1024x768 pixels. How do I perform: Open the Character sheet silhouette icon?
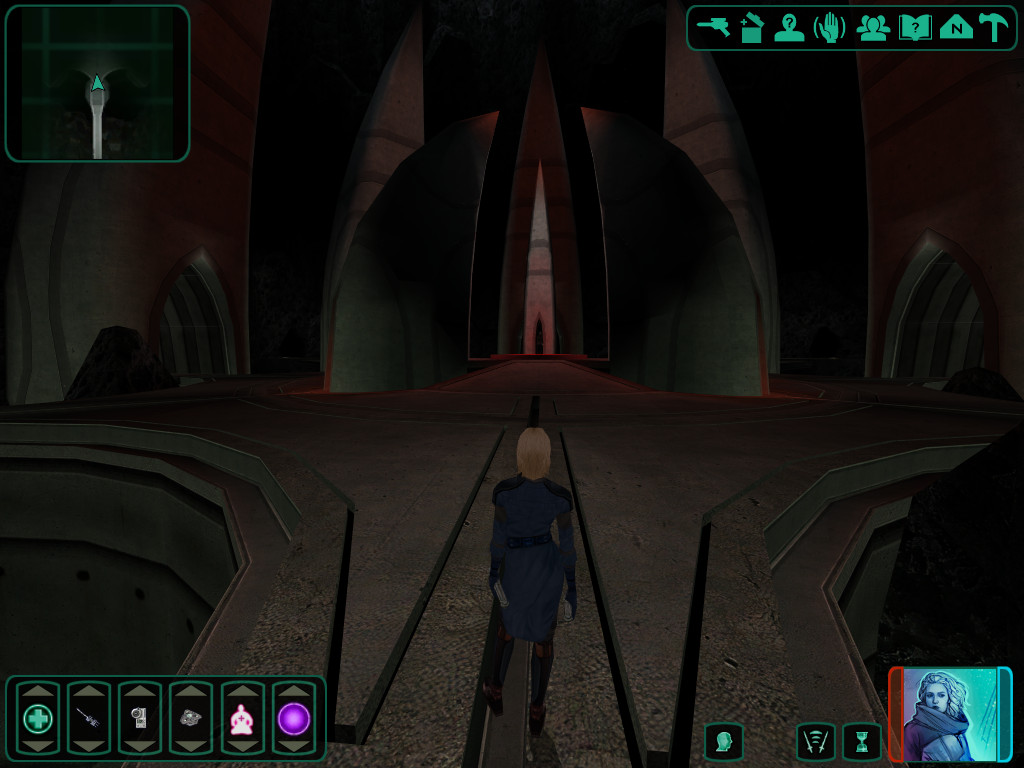pyautogui.click(x=790, y=27)
